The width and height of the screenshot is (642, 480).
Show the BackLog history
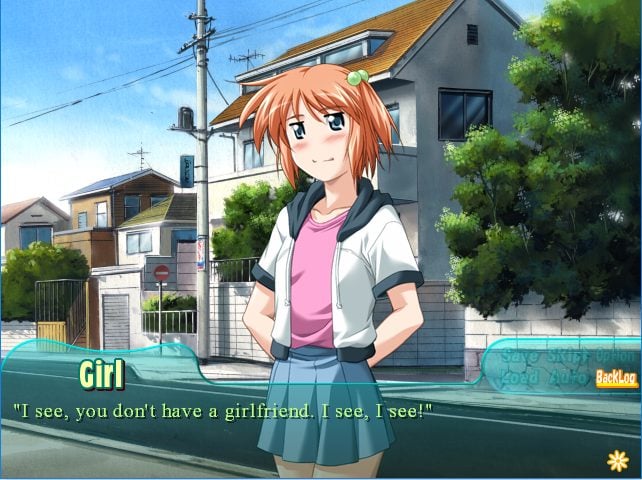click(x=616, y=378)
